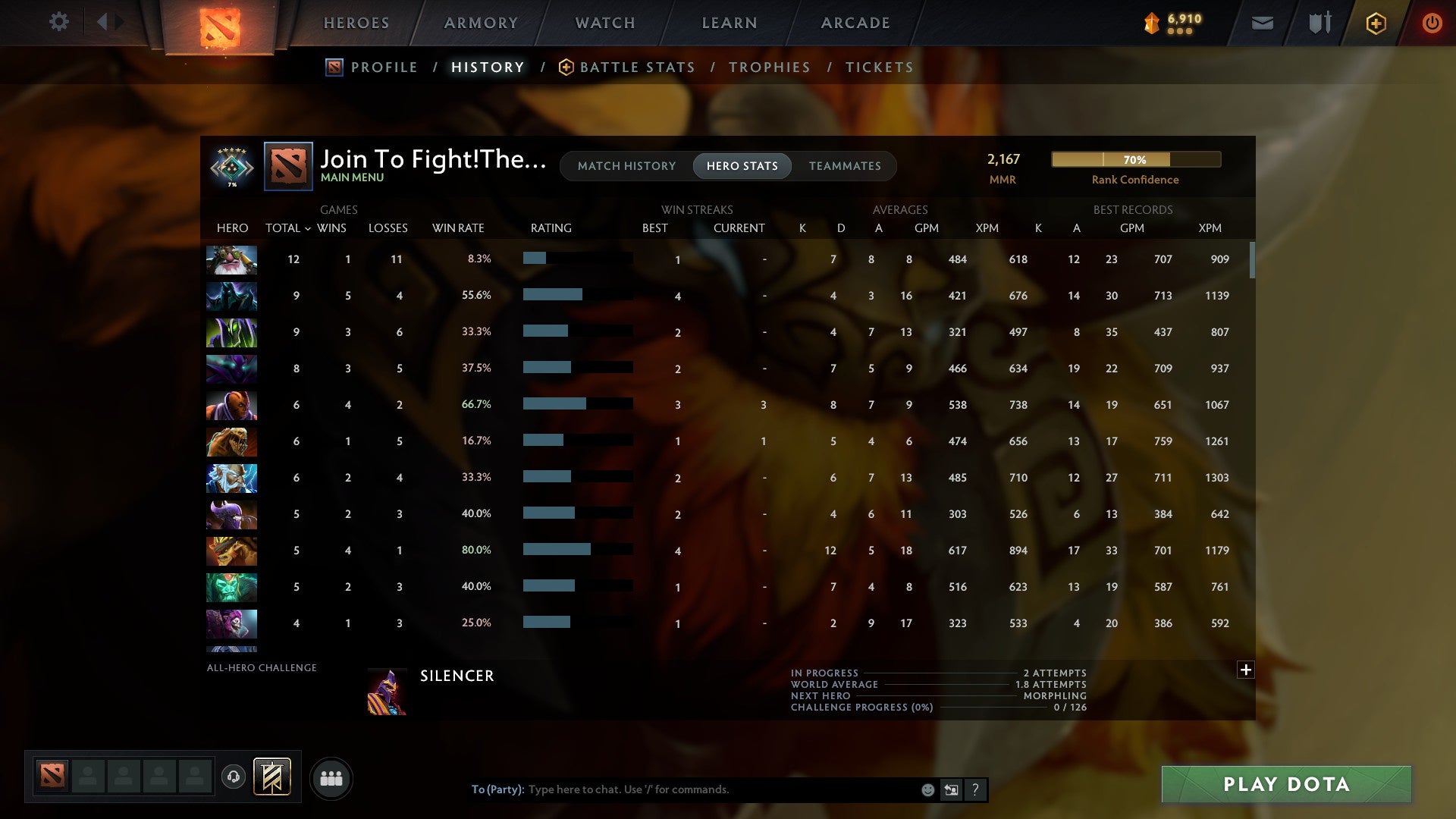The image size is (1456, 819).
Task: Open the mail notifications envelope icon
Action: click(x=1261, y=24)
